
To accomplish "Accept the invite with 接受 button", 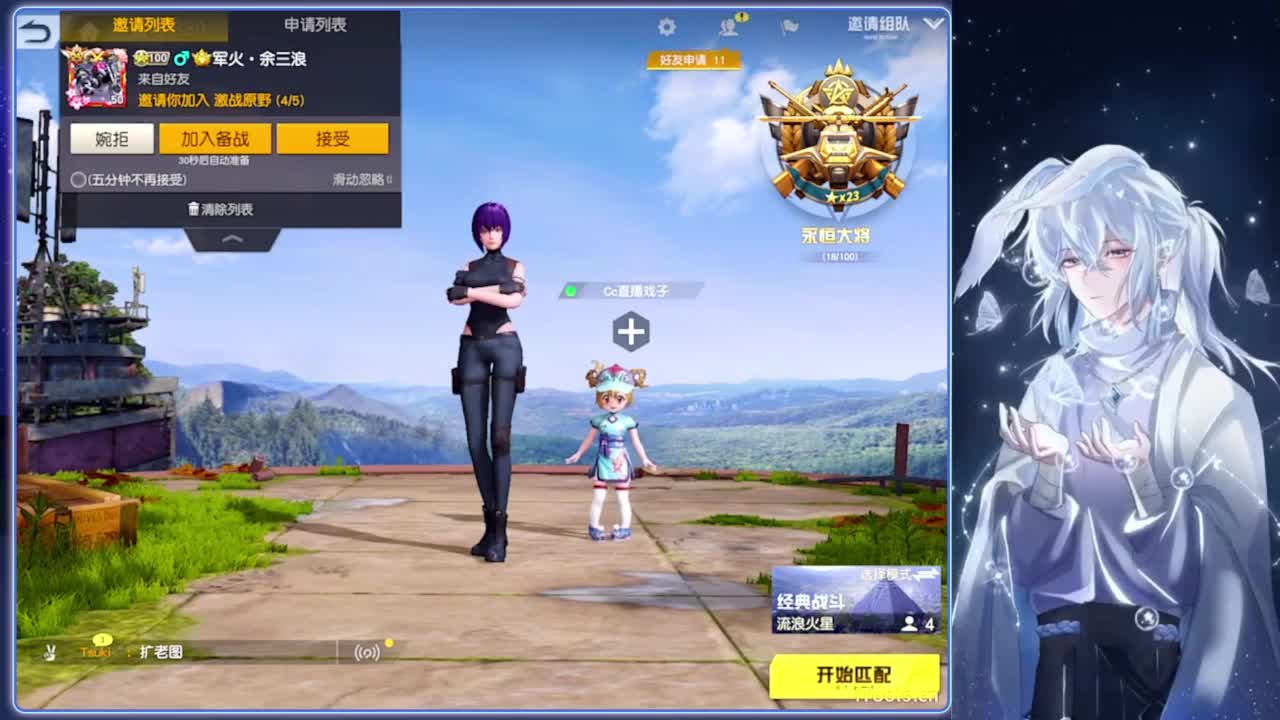I will 334,139.
